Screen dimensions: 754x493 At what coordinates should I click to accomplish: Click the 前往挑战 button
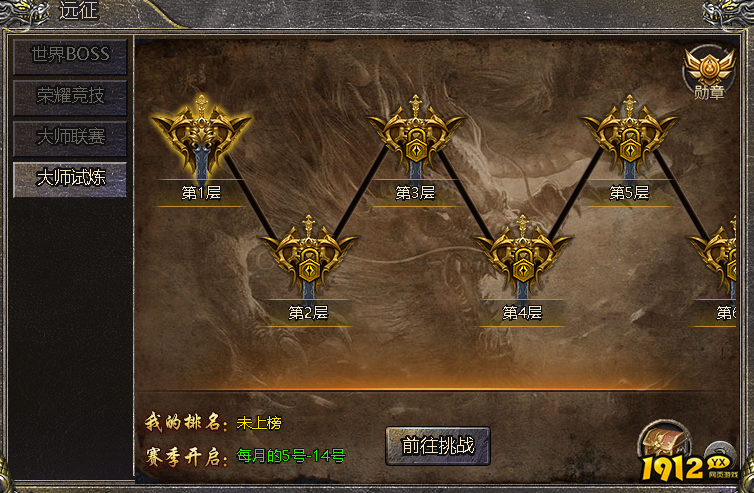coord(437,445)
